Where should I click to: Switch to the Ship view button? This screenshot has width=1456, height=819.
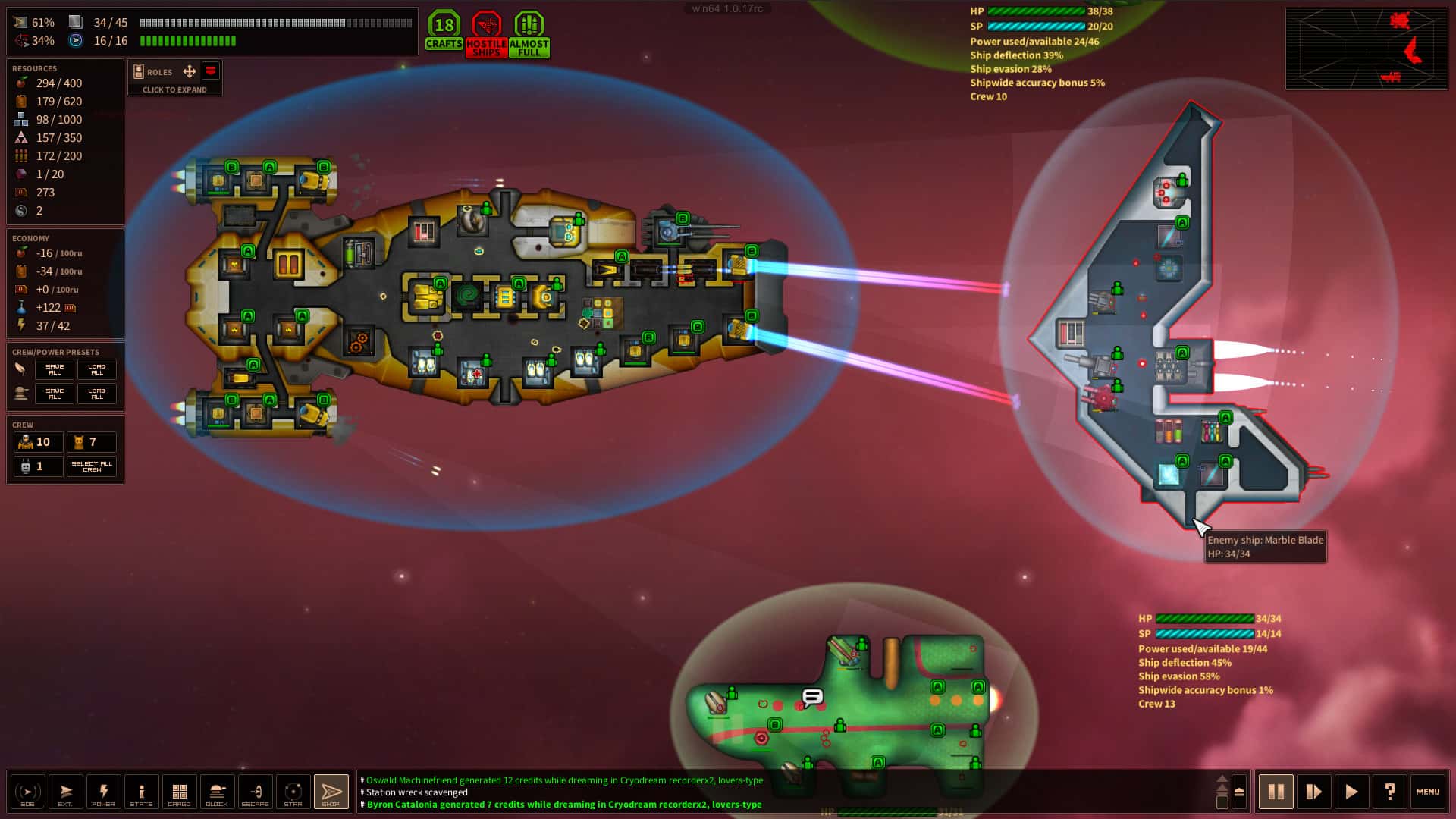pos(331,792)
